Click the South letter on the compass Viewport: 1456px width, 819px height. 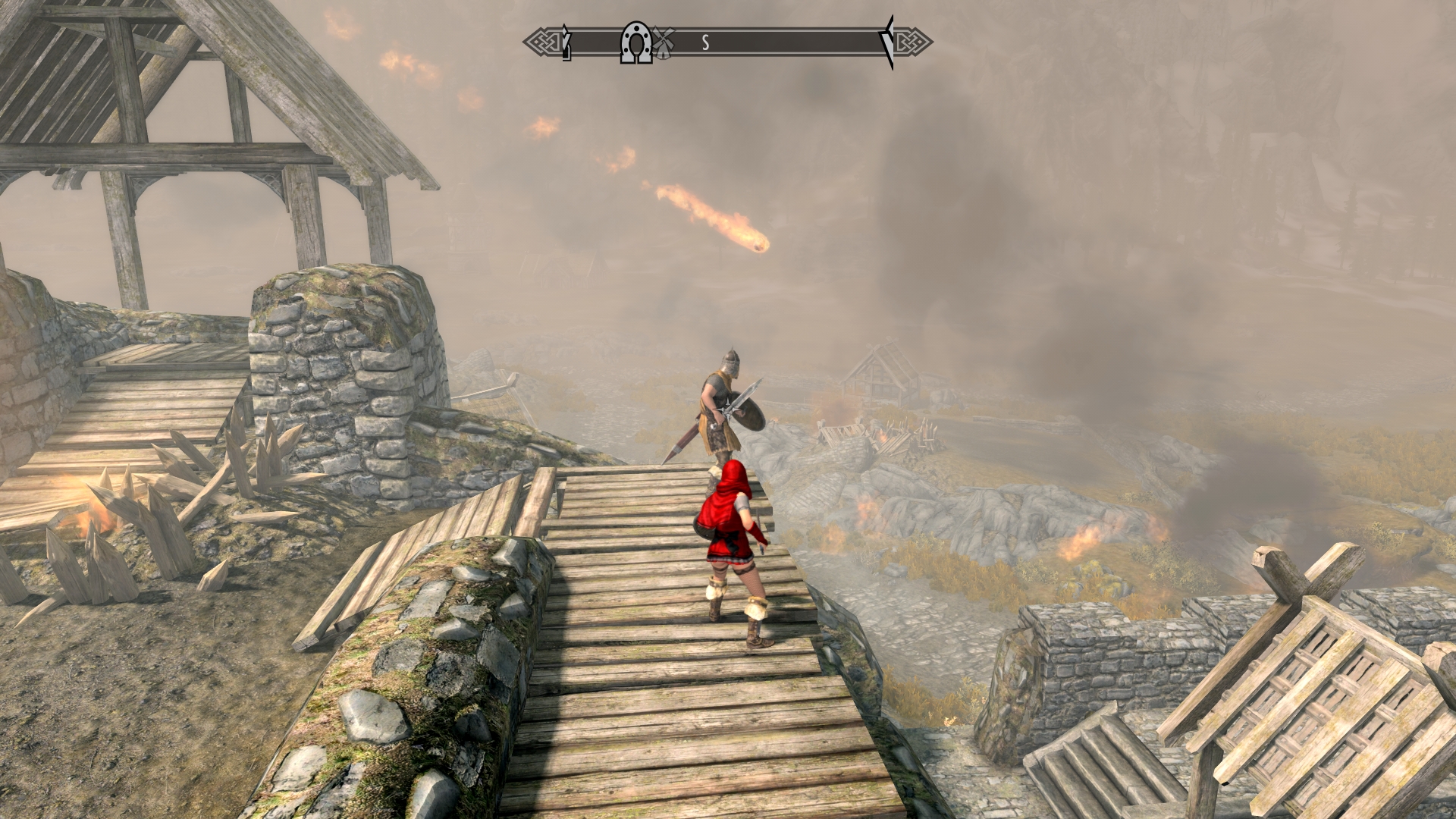(x=705, y=43)
